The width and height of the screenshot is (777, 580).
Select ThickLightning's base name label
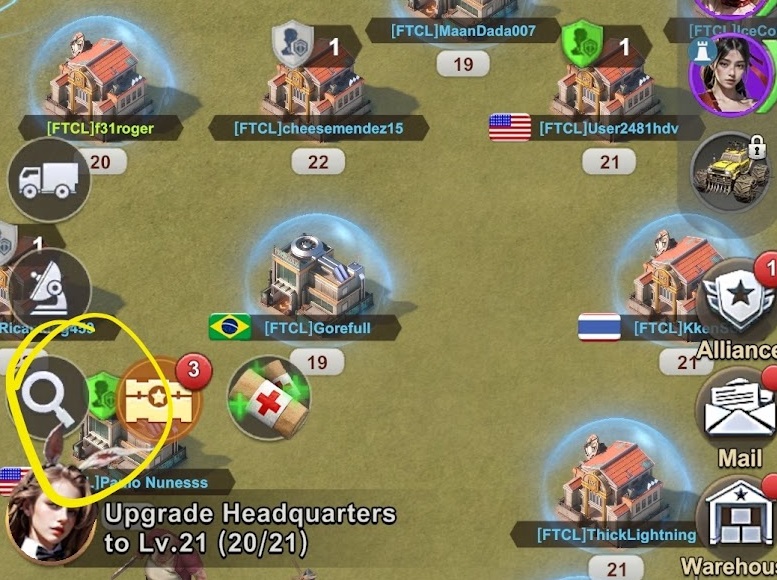616,535
